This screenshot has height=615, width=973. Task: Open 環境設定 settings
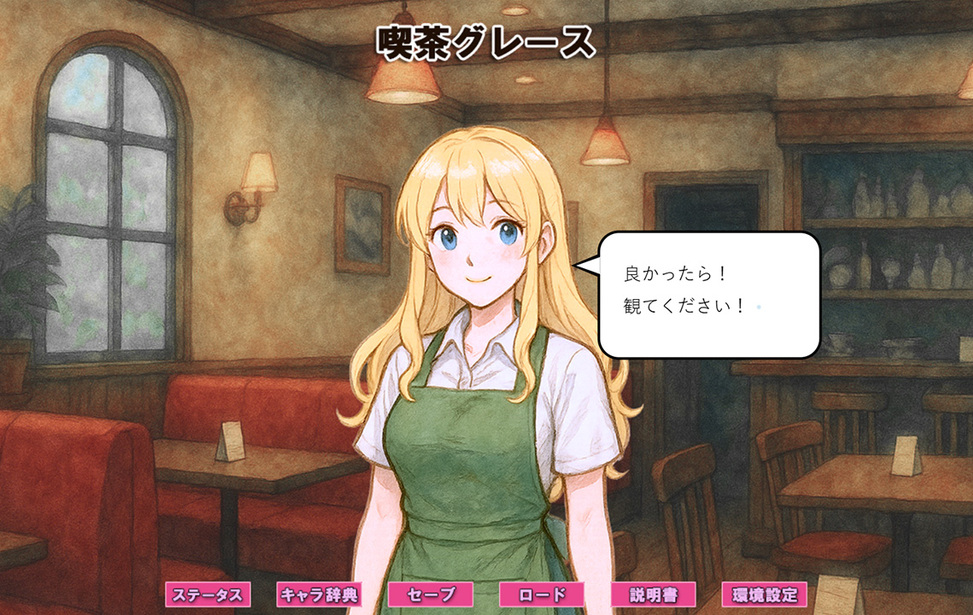765,595
